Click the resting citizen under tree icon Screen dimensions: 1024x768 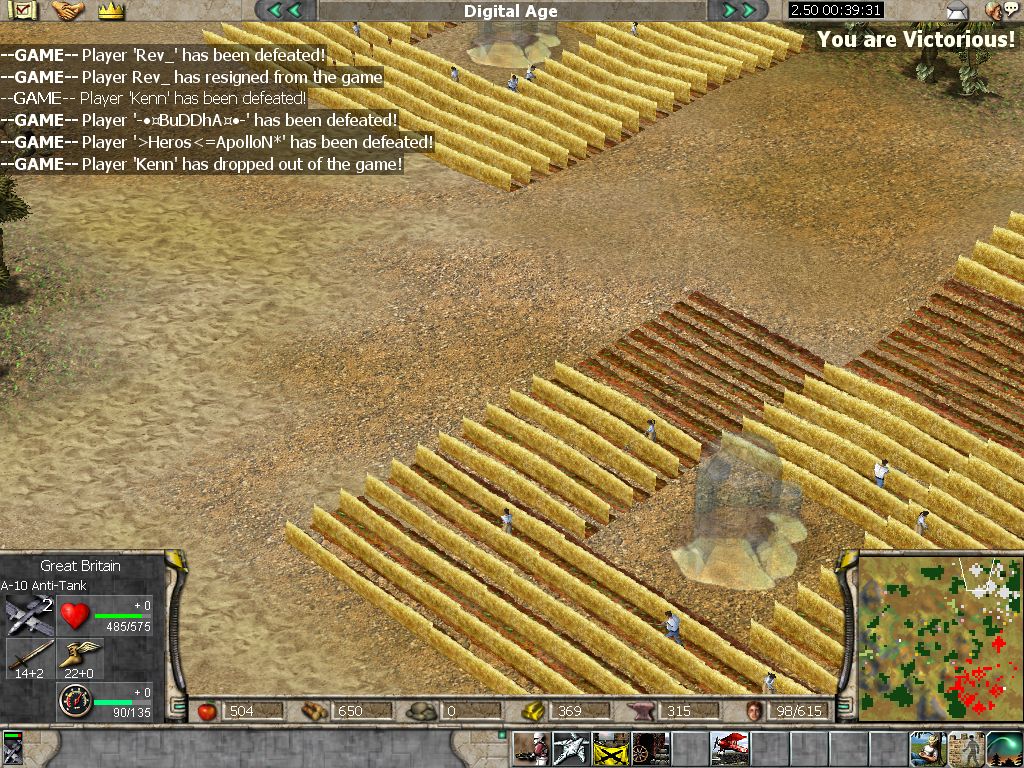click(925, 748)
